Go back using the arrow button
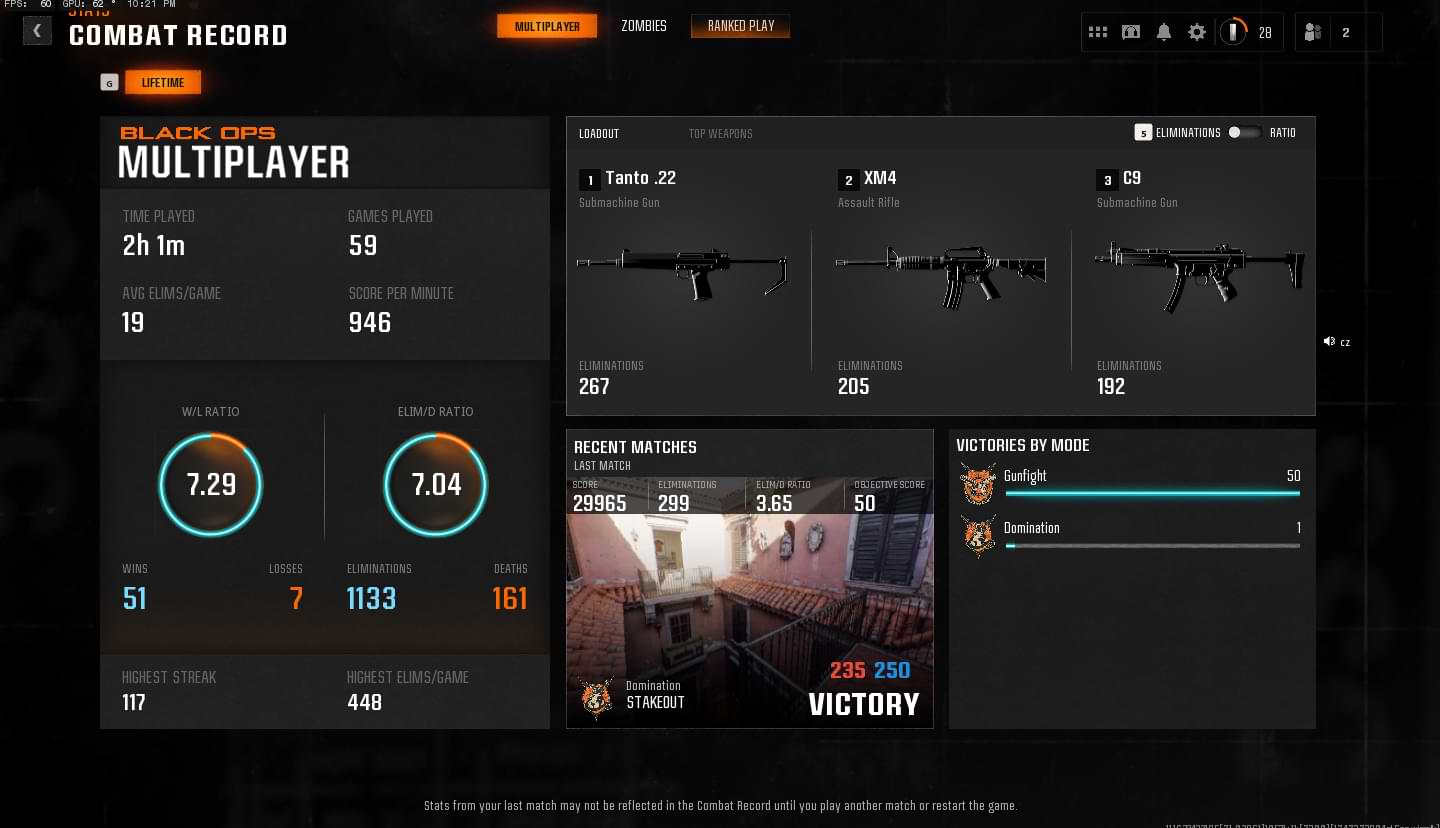 [37, 31]
